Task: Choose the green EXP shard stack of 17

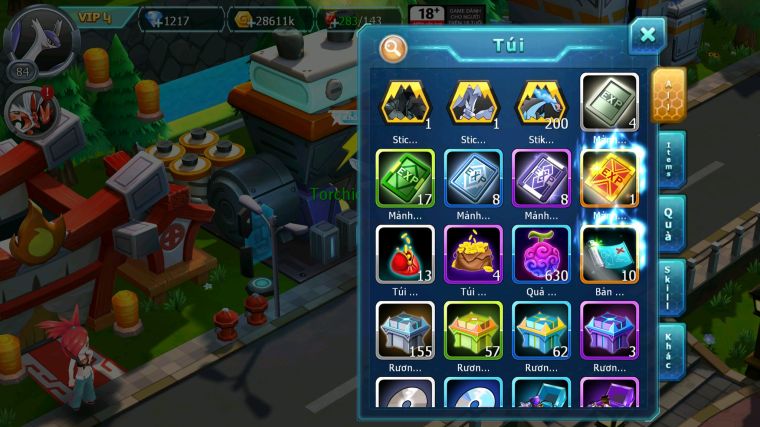Action: coord(405,177)
